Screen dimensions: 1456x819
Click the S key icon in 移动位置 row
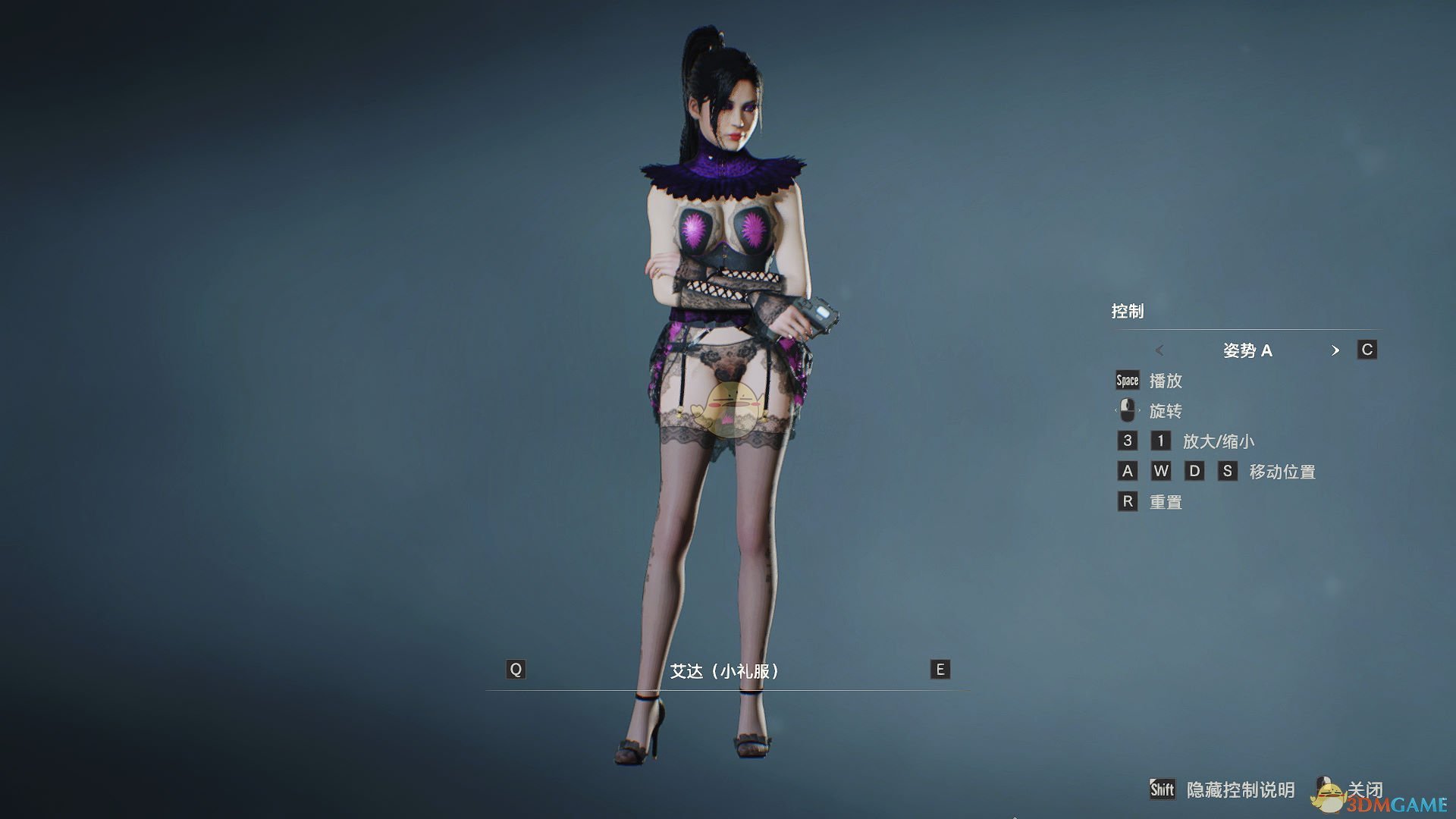[1228, 471]
